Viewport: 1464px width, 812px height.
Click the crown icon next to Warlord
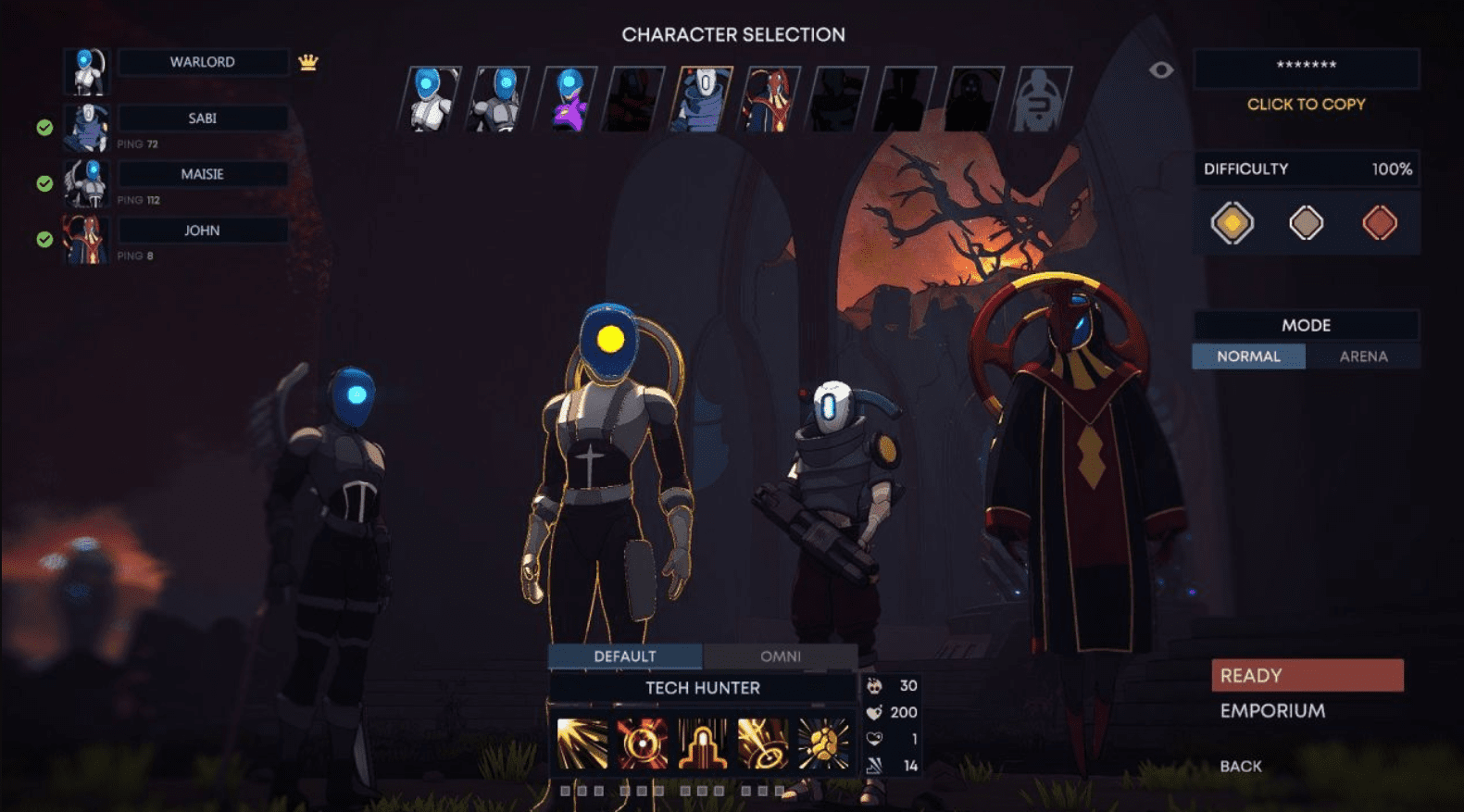coord(308,61)
